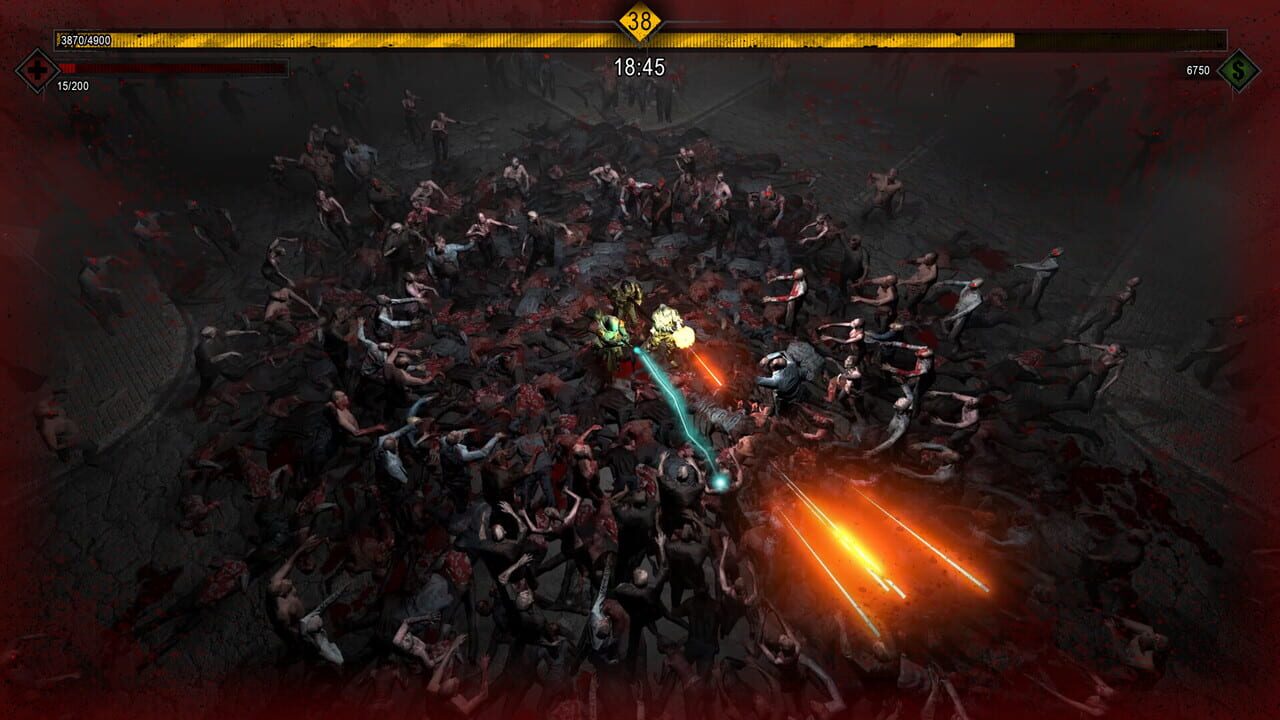Expand the health bar labeled 15/200
The height and width of the screenshot is (720, 1280).
pos(170,67)
